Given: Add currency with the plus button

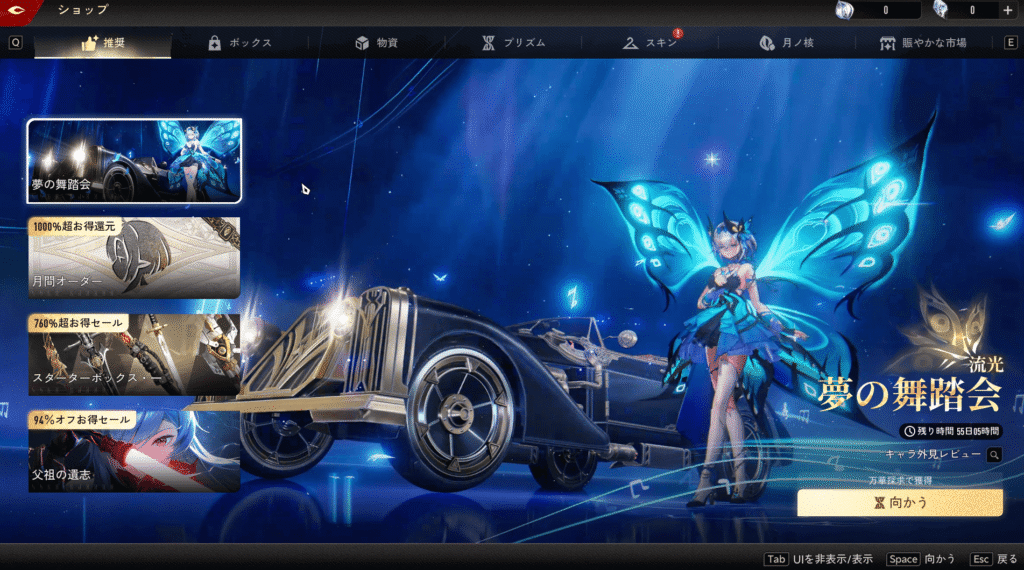Looking at the screenshot, I should (x=1007, y=11).
